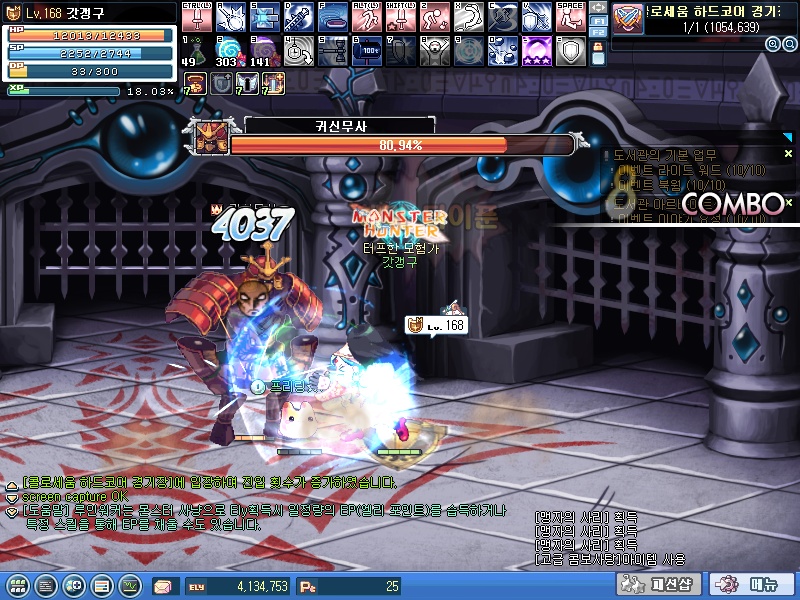Activate the SPACE key running-figure skill
The height and width of the screenshot is (600, 800).
(569, 17)
